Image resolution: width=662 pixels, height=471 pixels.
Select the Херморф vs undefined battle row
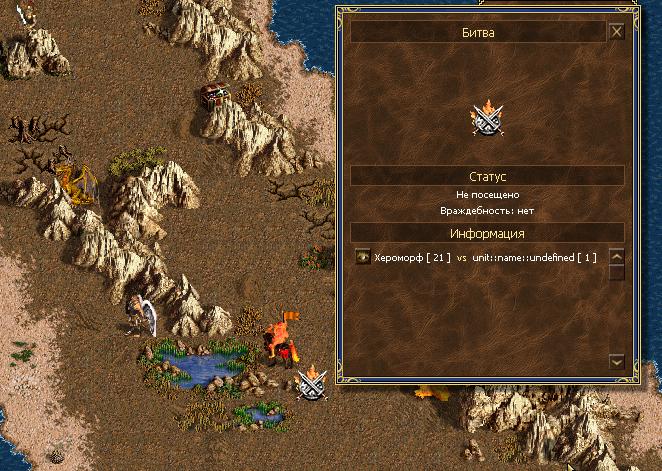pyautogui.click(x=485, y=258)
